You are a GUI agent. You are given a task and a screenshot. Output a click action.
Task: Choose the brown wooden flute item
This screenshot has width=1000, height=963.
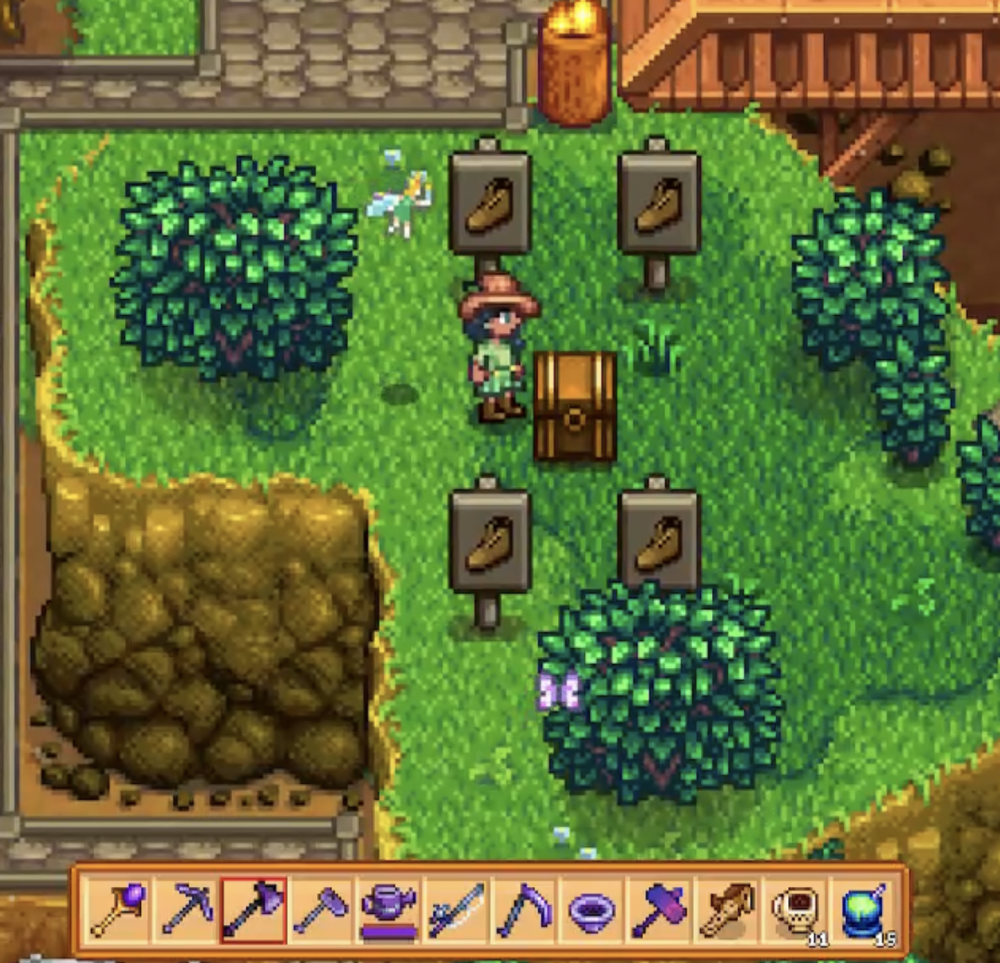coord(728,910)
